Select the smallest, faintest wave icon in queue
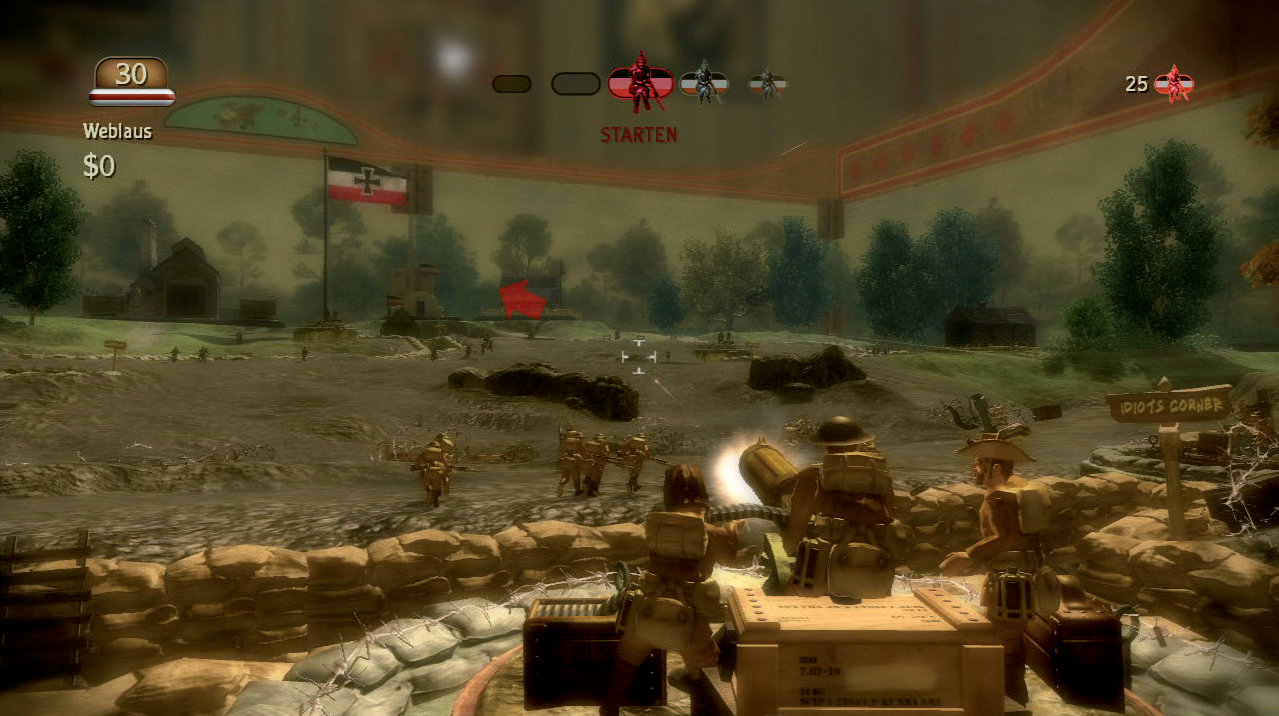This screenshot has width=1279, height=716. click(x=767, y=84)
